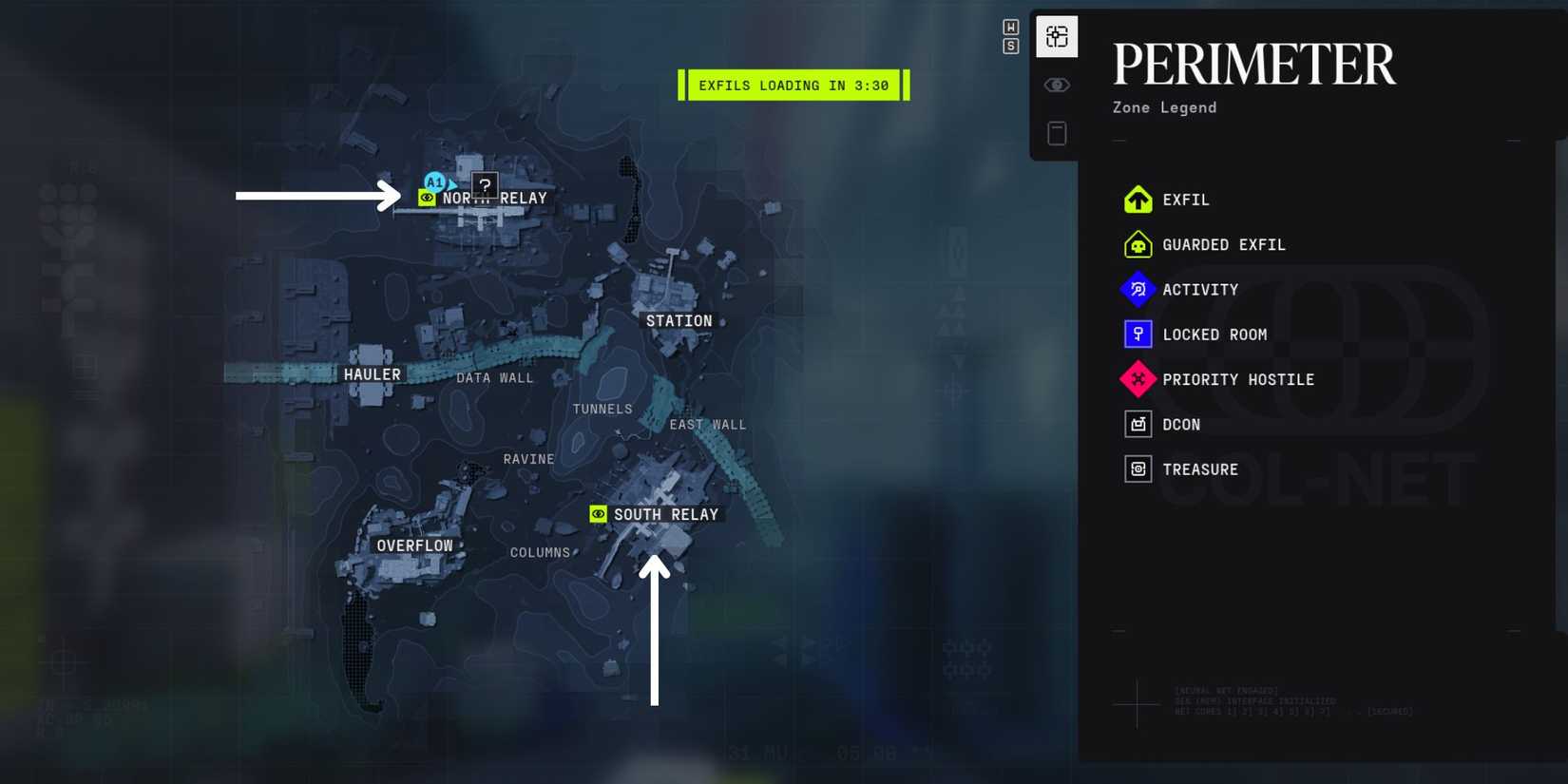Image resolution: width=1568 pixels, height=784 pixels.
Task: Click the Locked Room legend icon
Action: 1138,334
